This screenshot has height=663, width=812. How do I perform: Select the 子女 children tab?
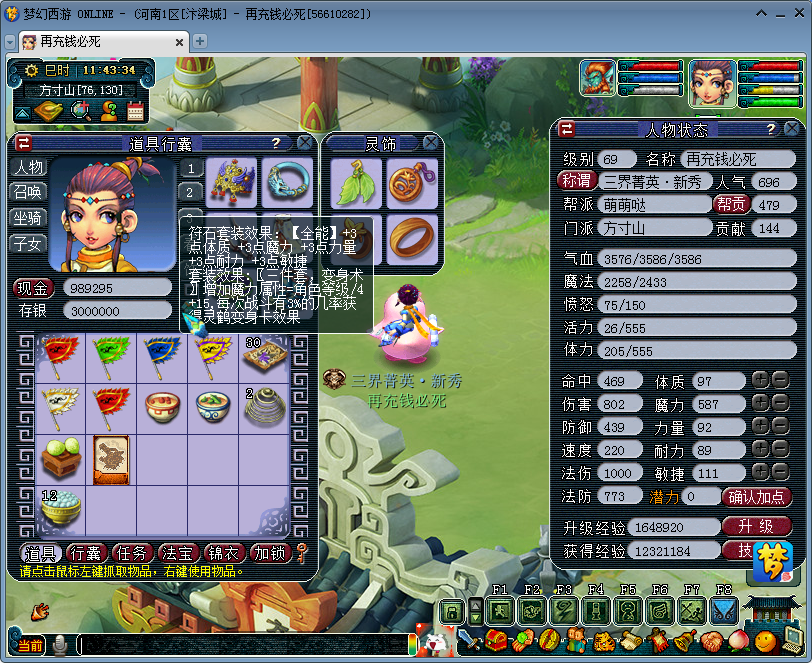[x=28, y=244]
